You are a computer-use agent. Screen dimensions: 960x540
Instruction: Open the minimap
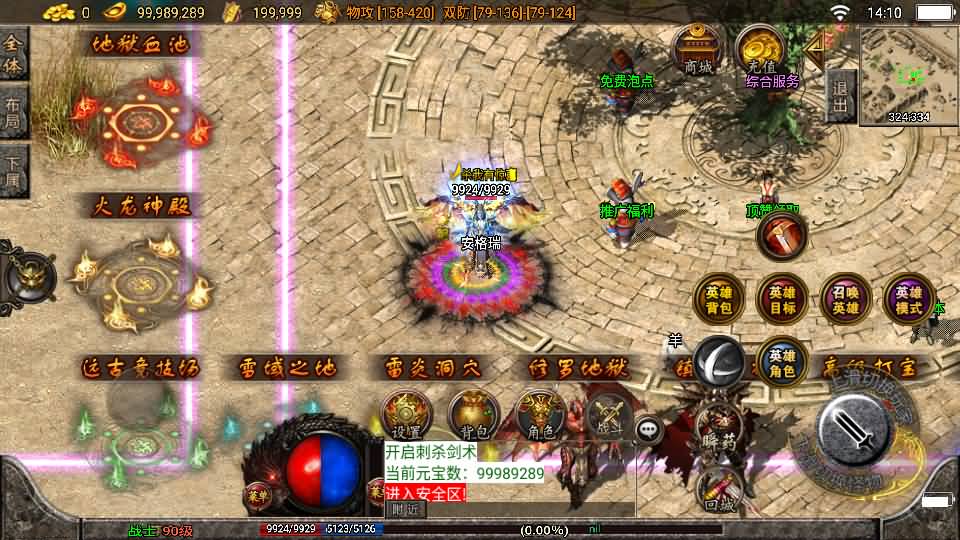[908, 74]
